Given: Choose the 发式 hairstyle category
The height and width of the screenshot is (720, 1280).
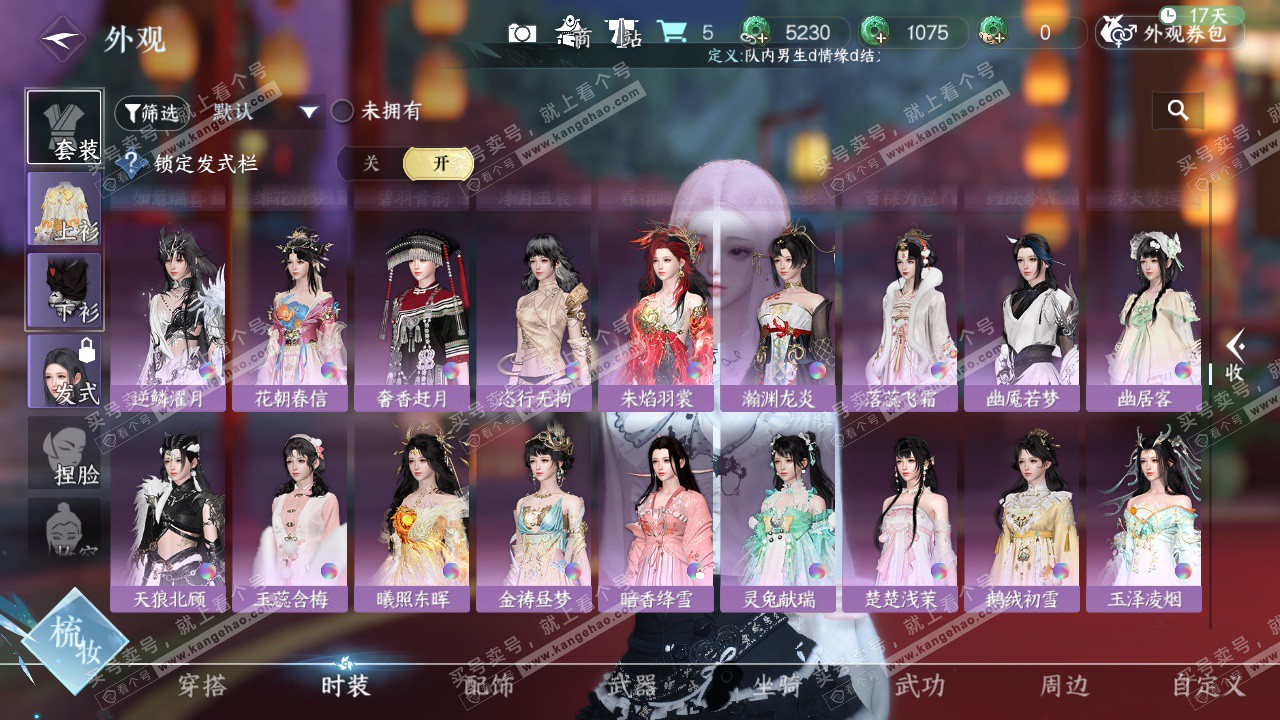Looking at the screenshot, I should click(x=64, y=371).
